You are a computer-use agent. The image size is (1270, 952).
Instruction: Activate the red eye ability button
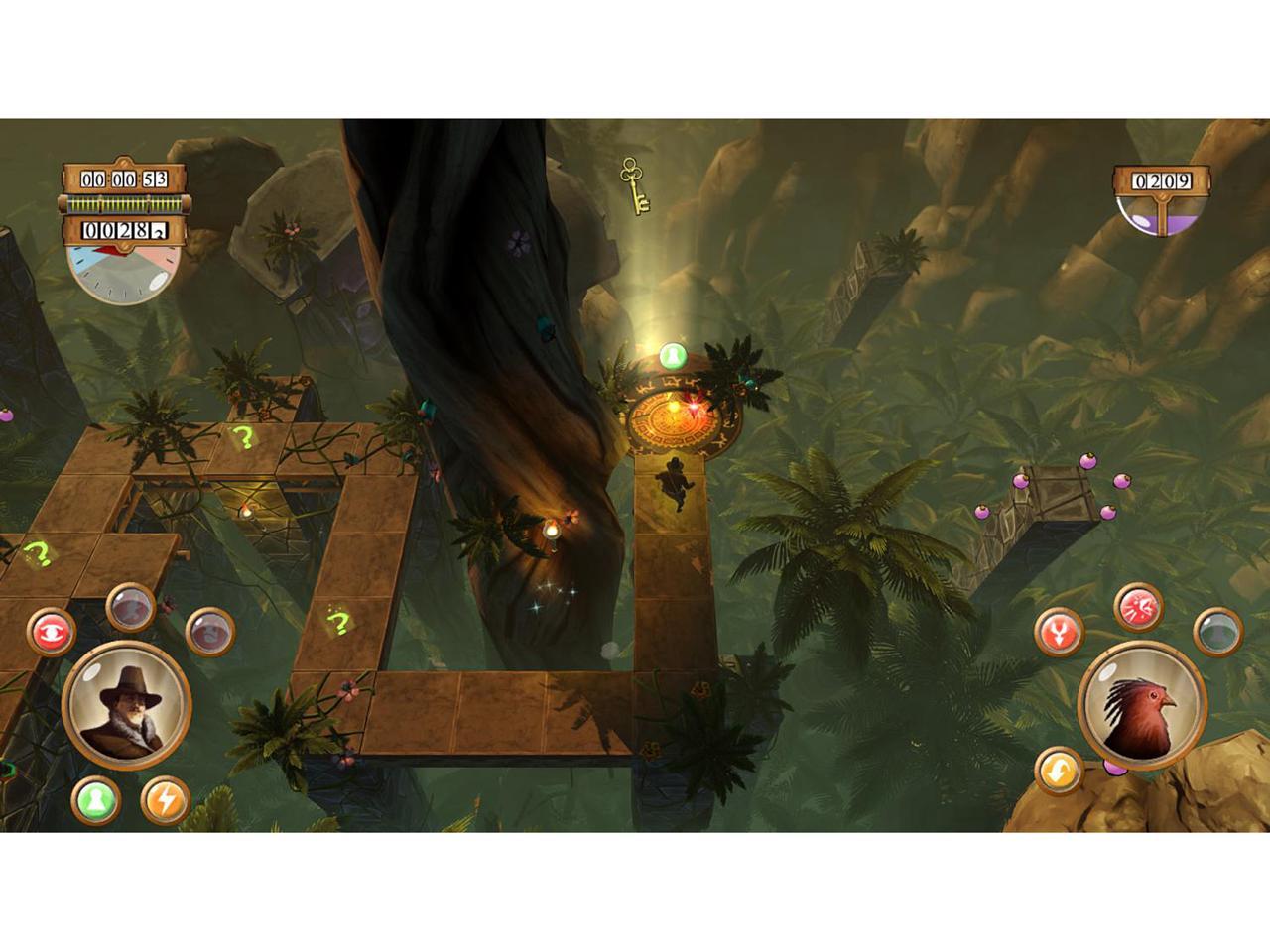(x=51, y=632)
